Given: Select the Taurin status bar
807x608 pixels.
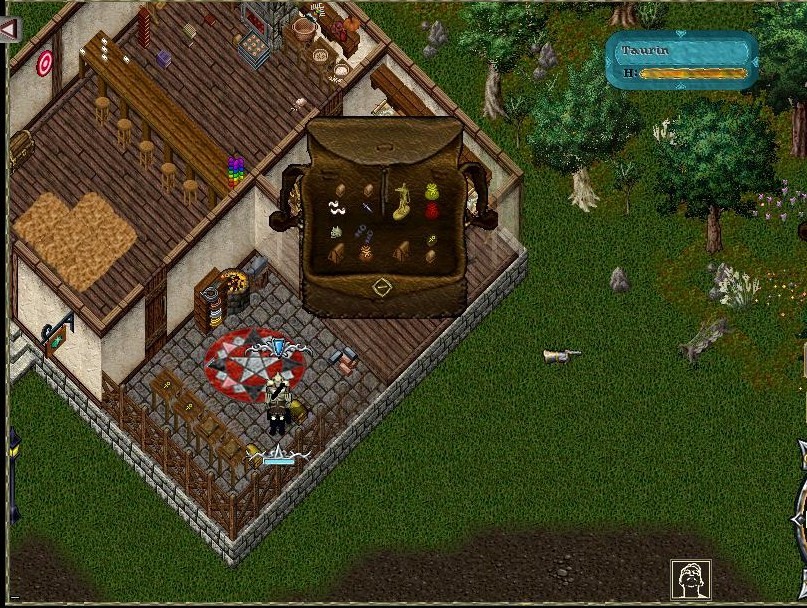Looking at the screenshot, I should click(x=682, y=60).
